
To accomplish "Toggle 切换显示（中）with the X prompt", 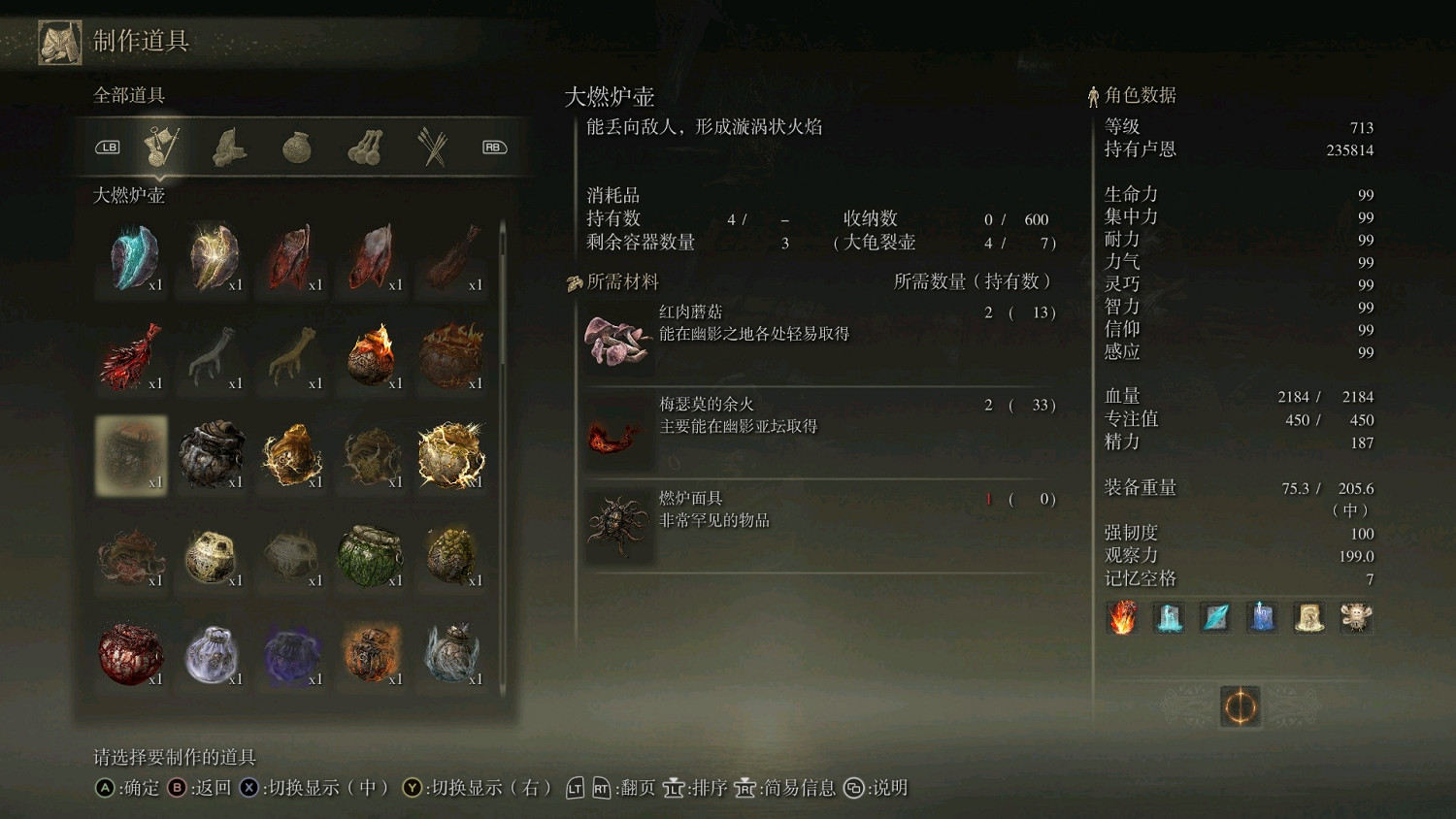I will pyautogui.click(x=311, y=789).
